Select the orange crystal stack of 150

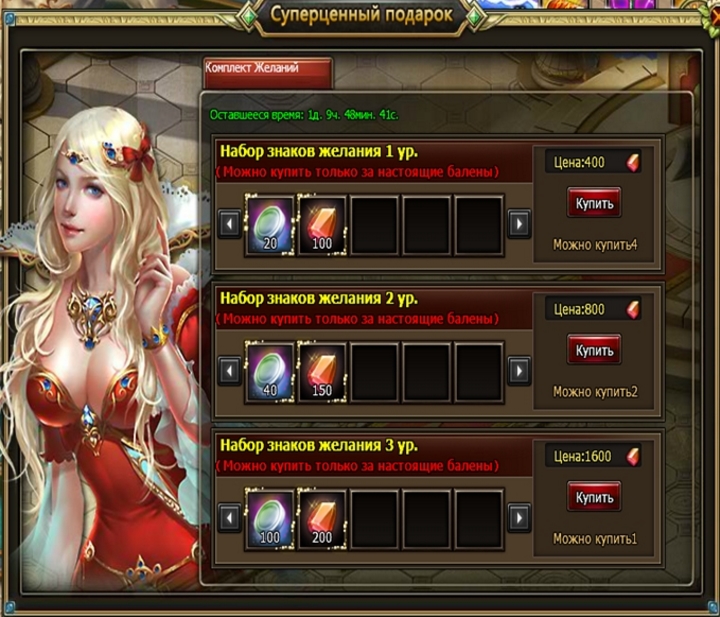click(x=322, y=369)
